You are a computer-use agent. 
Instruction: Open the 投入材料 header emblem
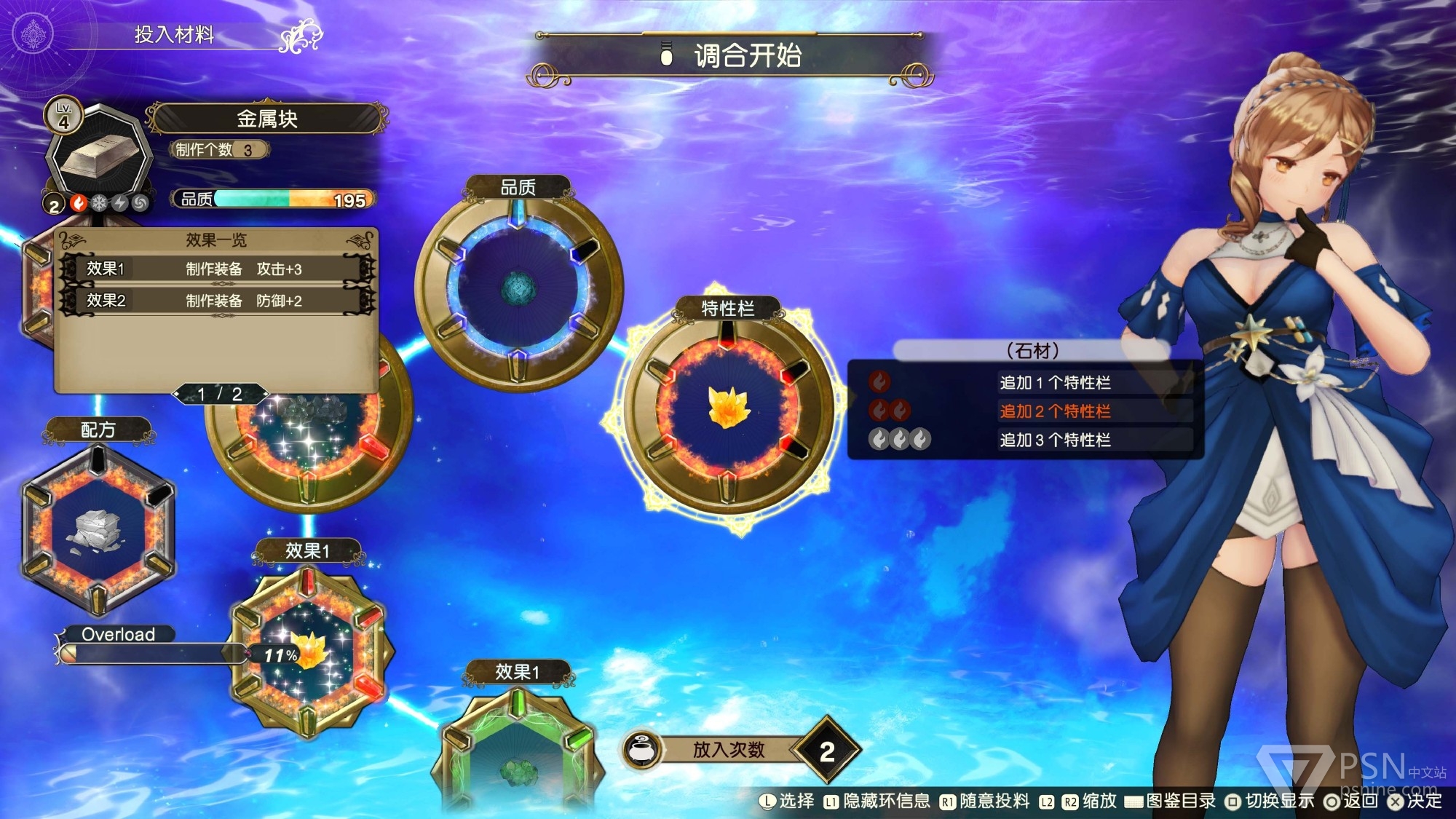tap(33, 34)
